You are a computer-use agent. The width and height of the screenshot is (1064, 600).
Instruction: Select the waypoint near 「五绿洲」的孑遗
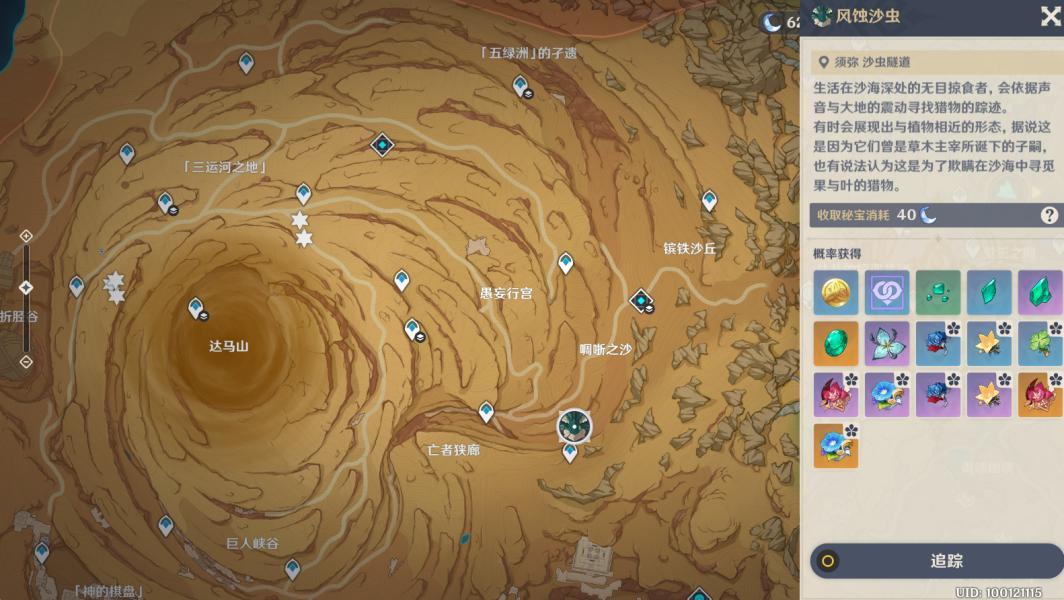click(x=520, y=86)
